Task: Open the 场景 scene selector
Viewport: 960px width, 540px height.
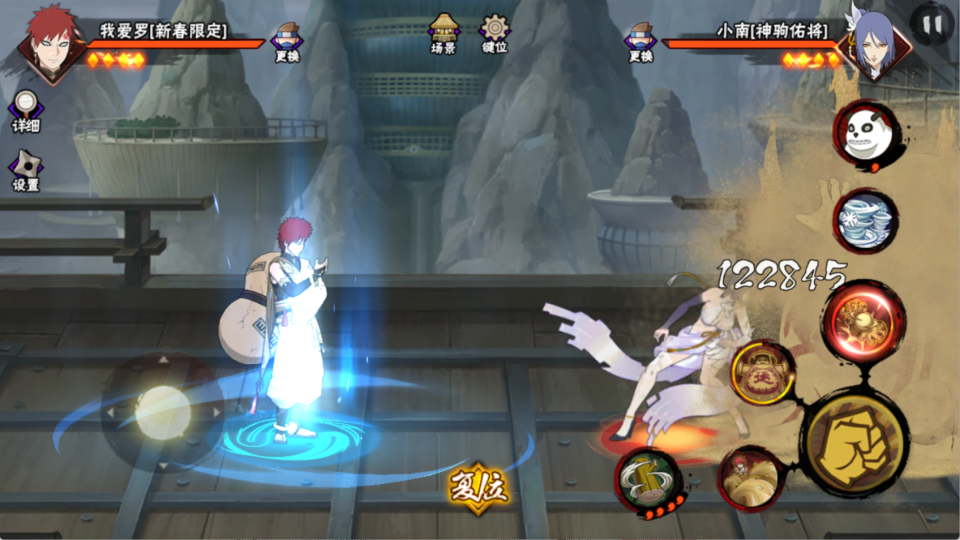Action: [443, 34]
